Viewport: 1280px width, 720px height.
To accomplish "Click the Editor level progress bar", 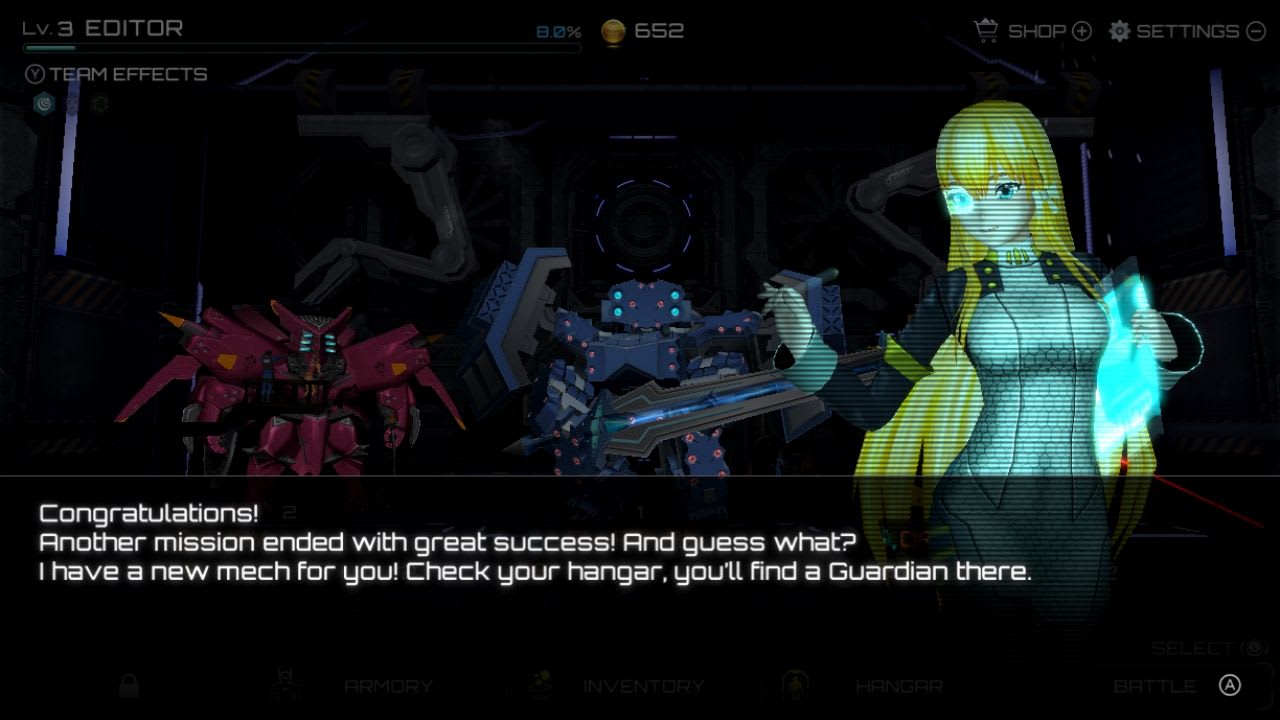I will (x=300, y=45).
